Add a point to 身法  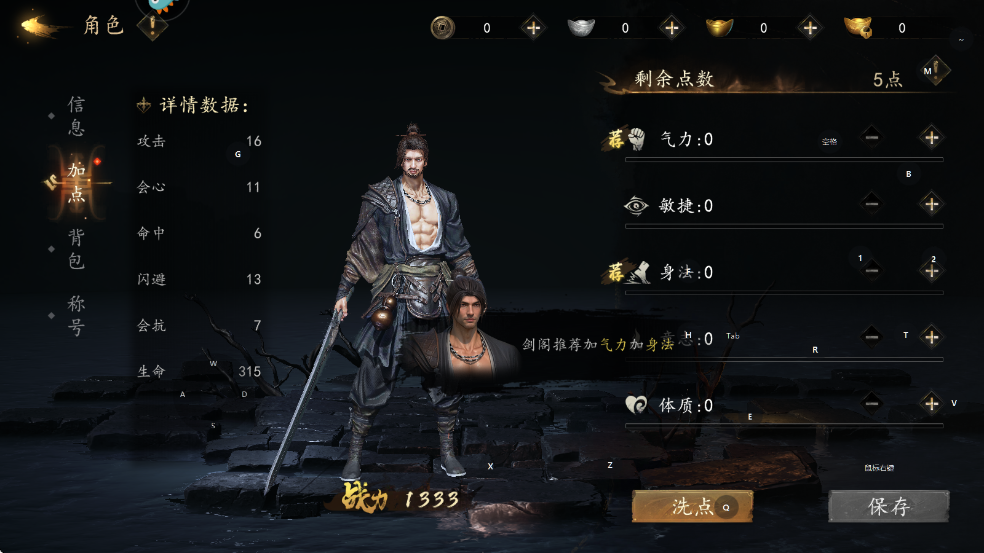[x=931, y=270]
